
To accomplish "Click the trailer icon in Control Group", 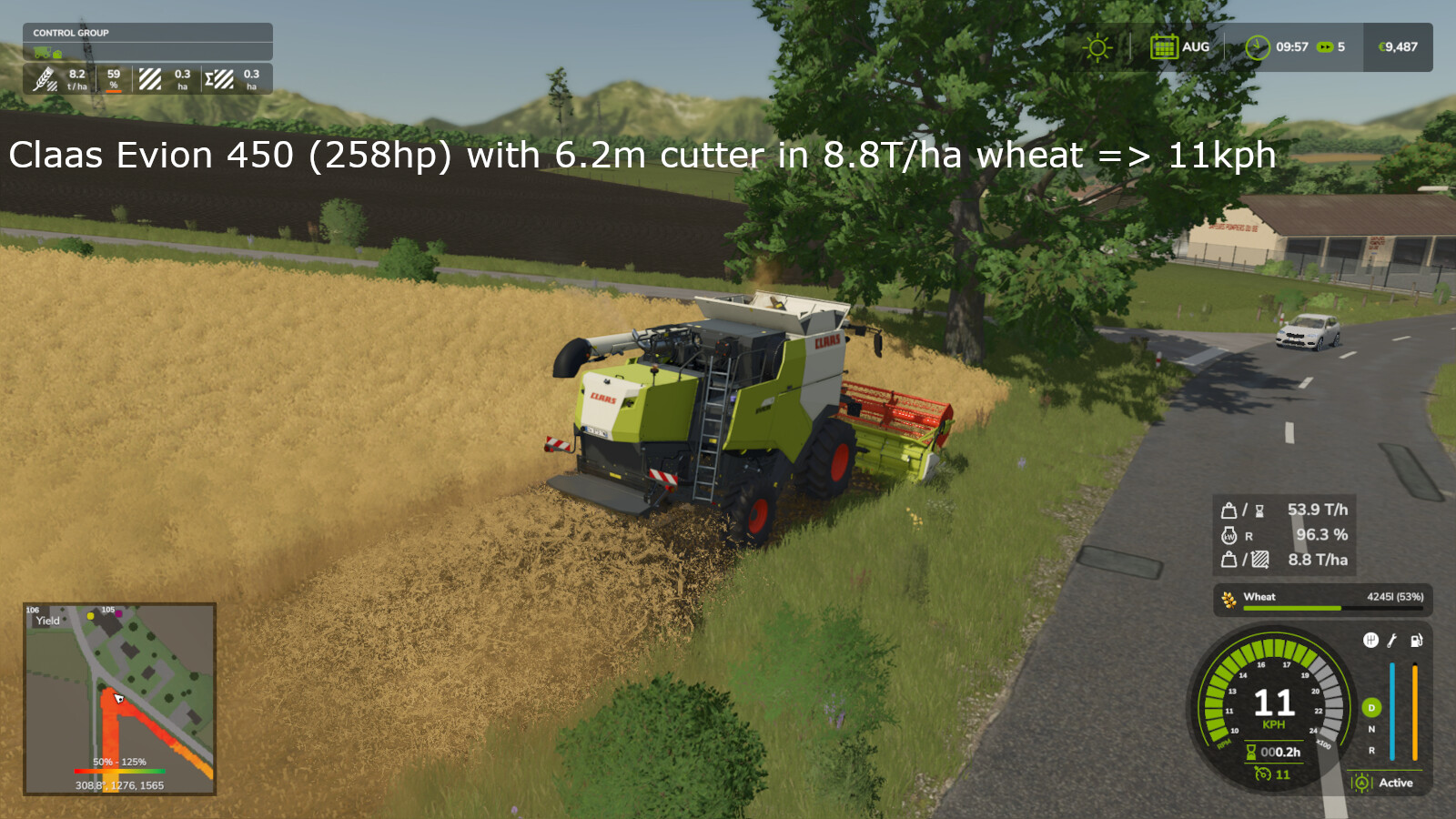I will click(x=56, y=54).
